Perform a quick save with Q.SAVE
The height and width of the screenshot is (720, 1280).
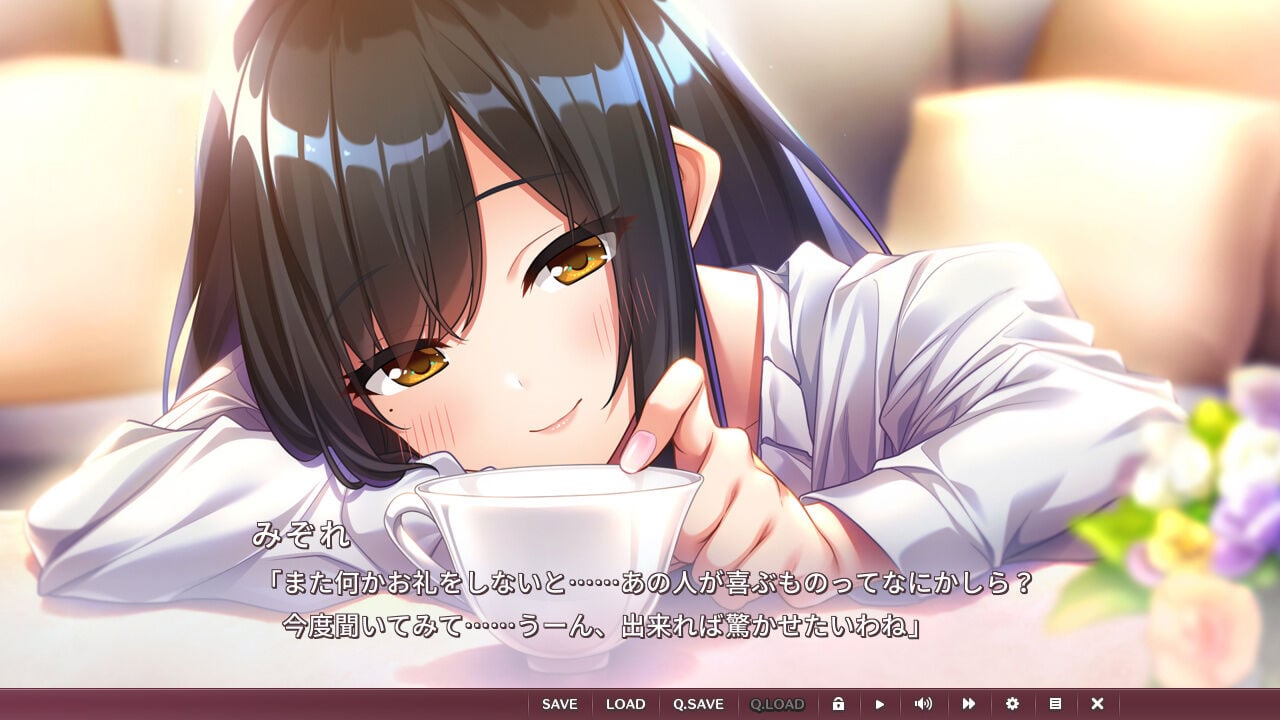(700, 703)
